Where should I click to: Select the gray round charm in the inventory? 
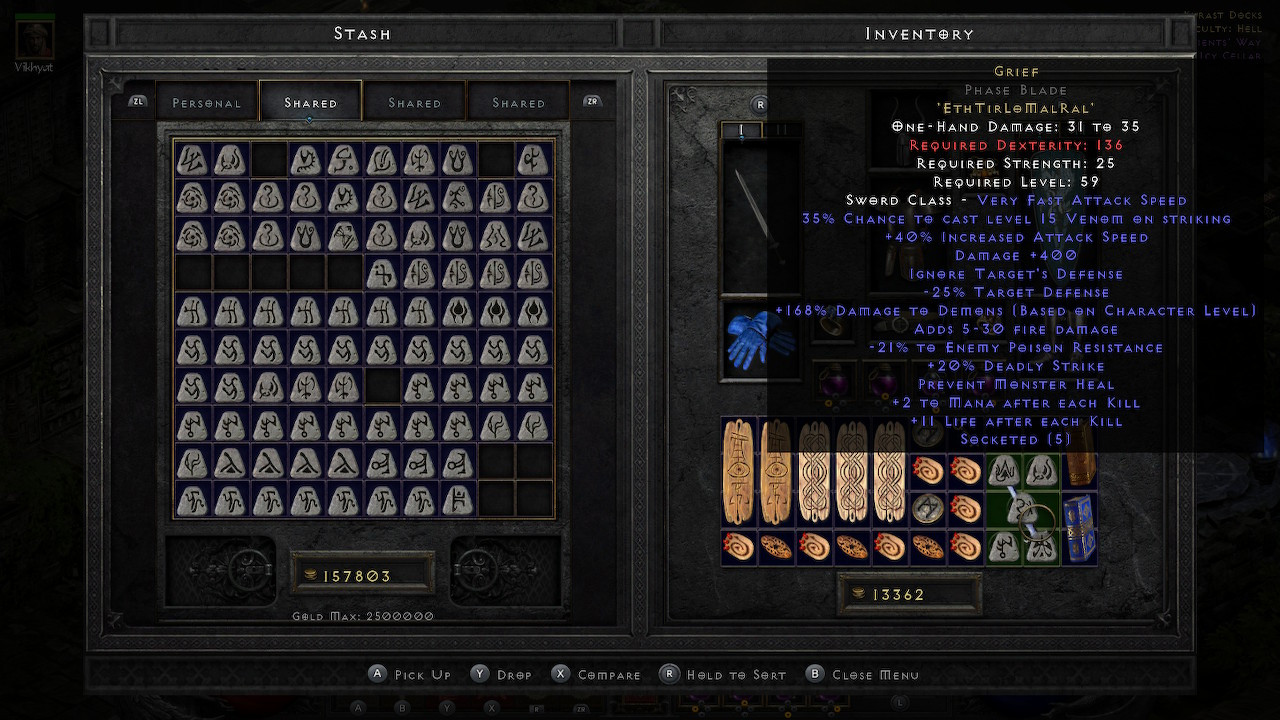tap(928, 509)
